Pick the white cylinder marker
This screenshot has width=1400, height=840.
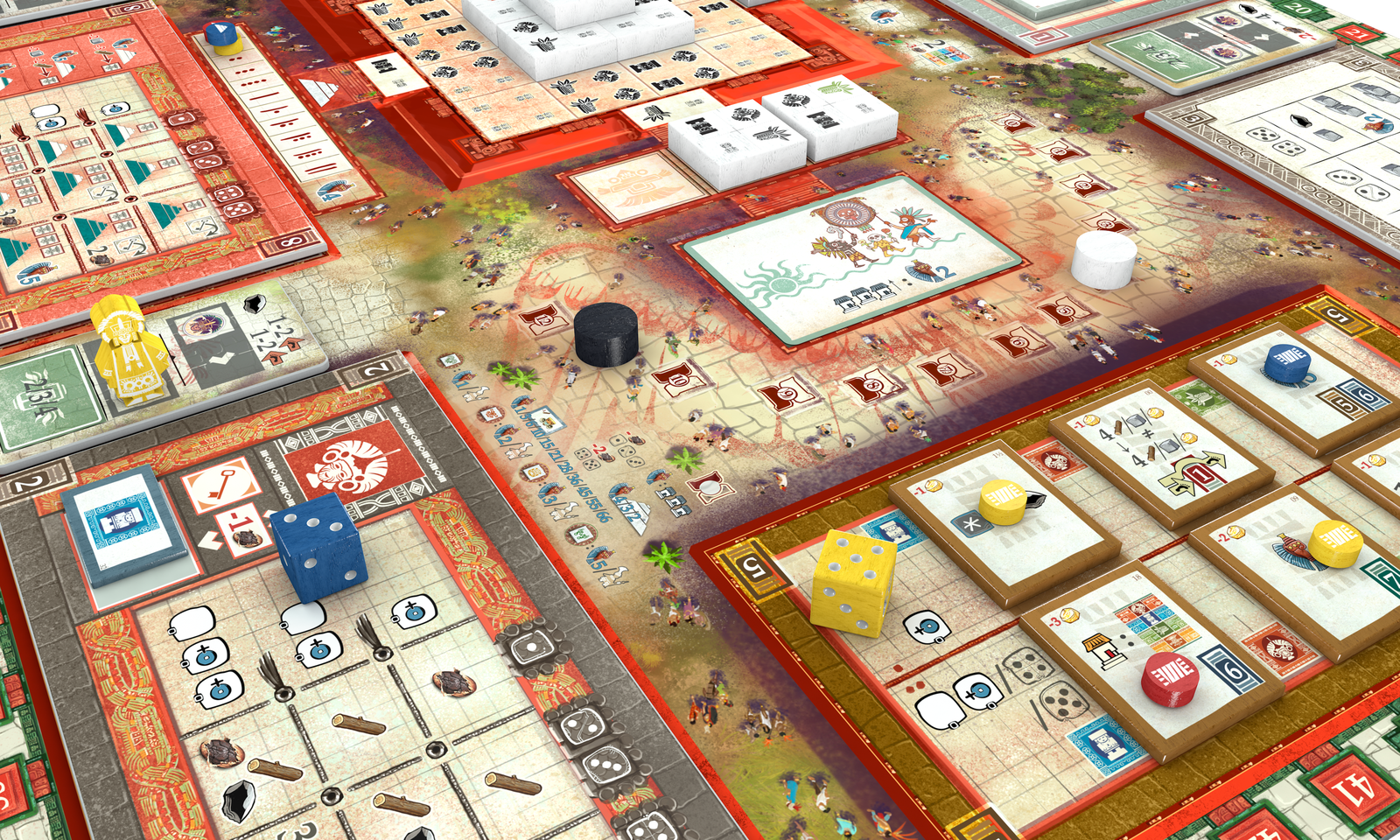tap(1103, 259)
